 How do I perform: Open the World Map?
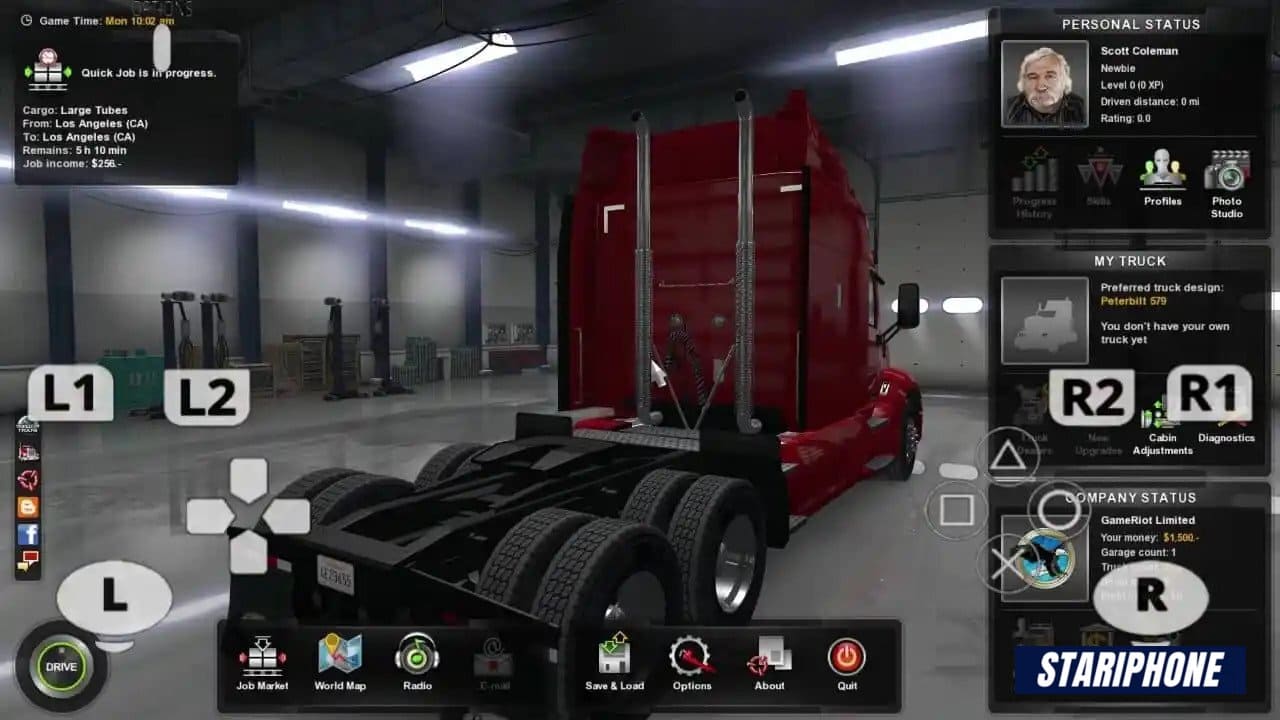pos(340,660)
